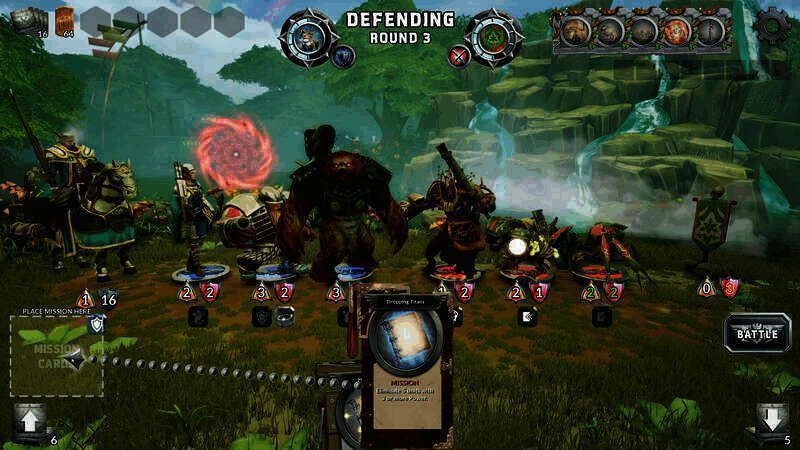Image resolution: width=800 pixels, height=450 pixels.
Task: Click the BATTLE button
Action: 757,333
